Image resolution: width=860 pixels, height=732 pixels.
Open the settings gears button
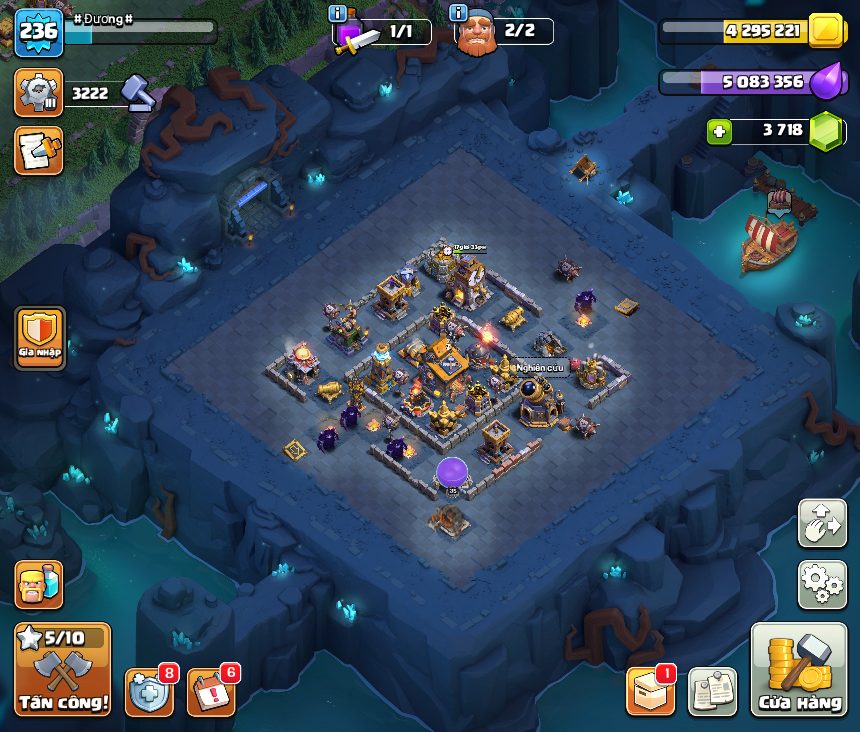[x=822, y=585]
